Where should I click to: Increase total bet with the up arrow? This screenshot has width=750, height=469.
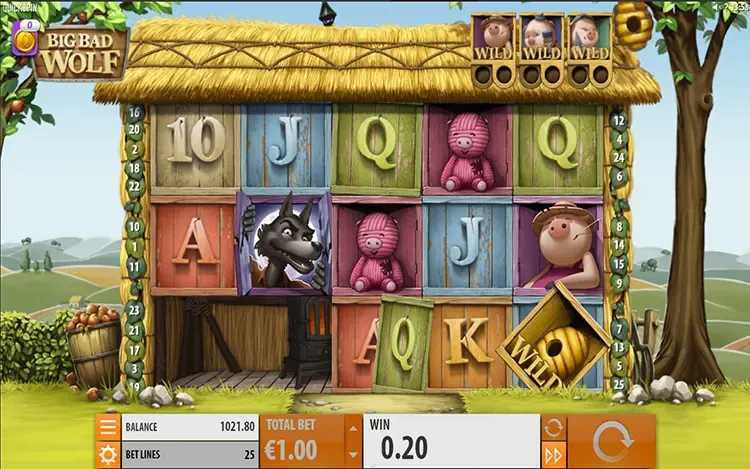point(350,427)
